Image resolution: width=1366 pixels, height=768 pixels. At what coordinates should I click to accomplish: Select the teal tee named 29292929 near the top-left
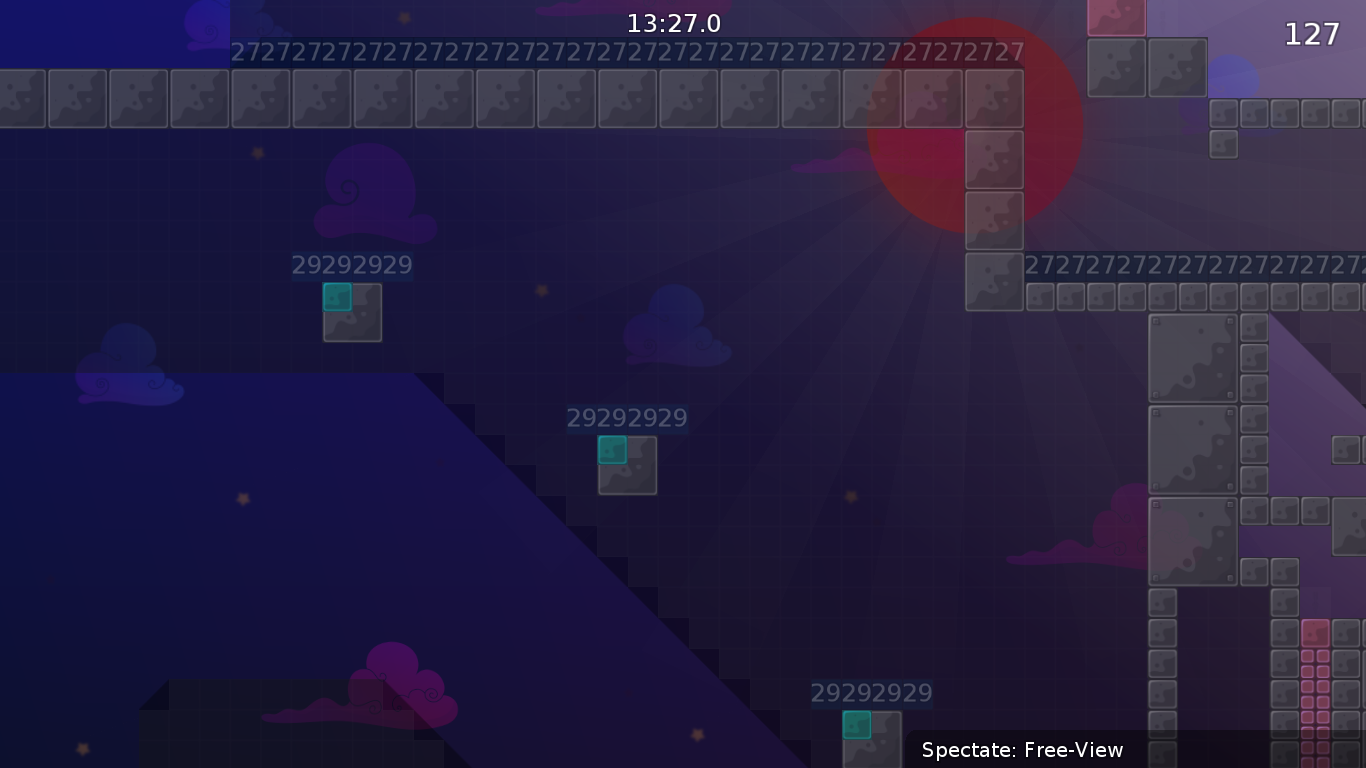[338, 297]
